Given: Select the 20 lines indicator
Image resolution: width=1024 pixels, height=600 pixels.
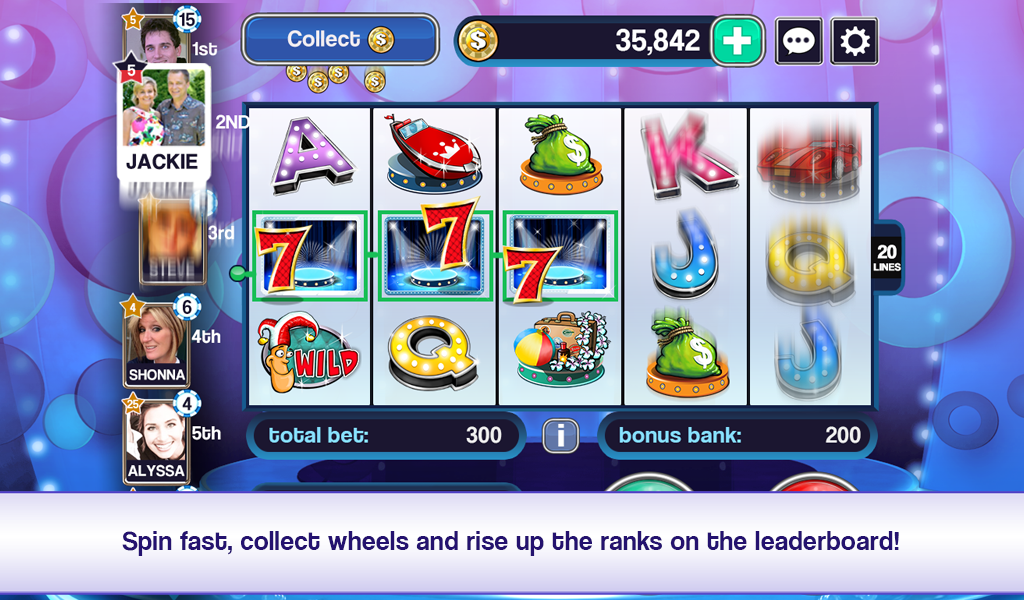Looking at the screenshot, I should click(886, 256).
